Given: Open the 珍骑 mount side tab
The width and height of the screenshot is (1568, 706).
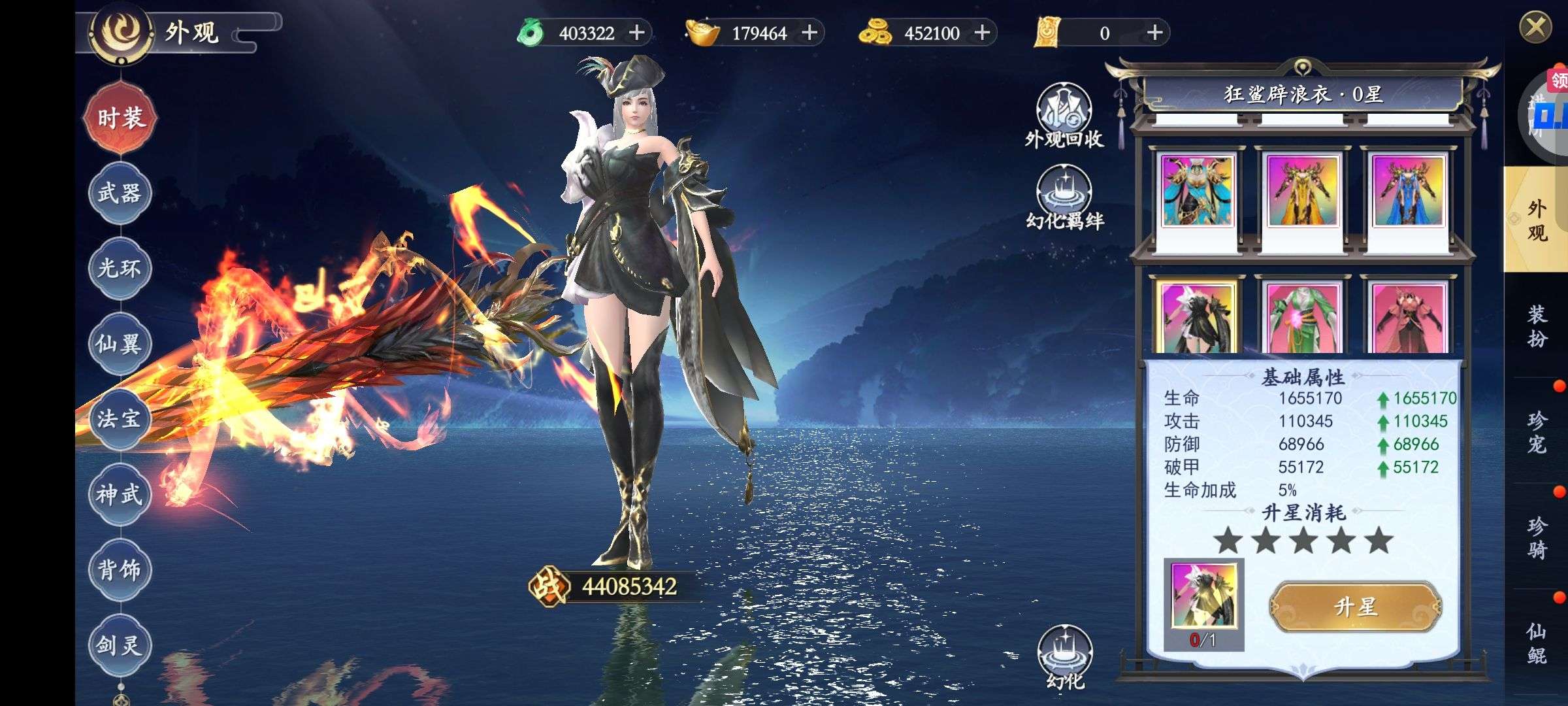Looking at the screenshot, I should pyautogui.click(x=1537, y=537).
